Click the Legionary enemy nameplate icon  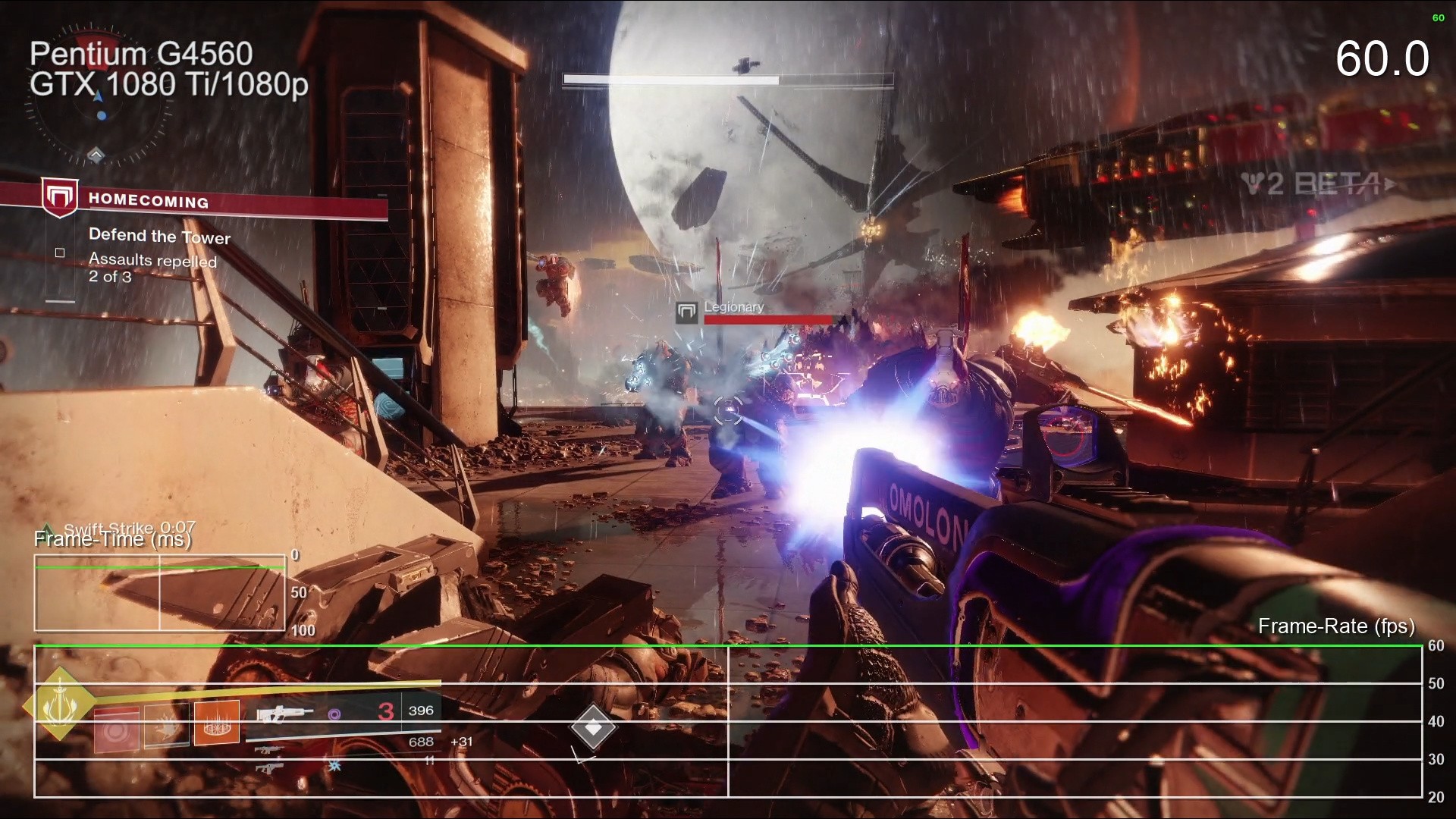686,312
